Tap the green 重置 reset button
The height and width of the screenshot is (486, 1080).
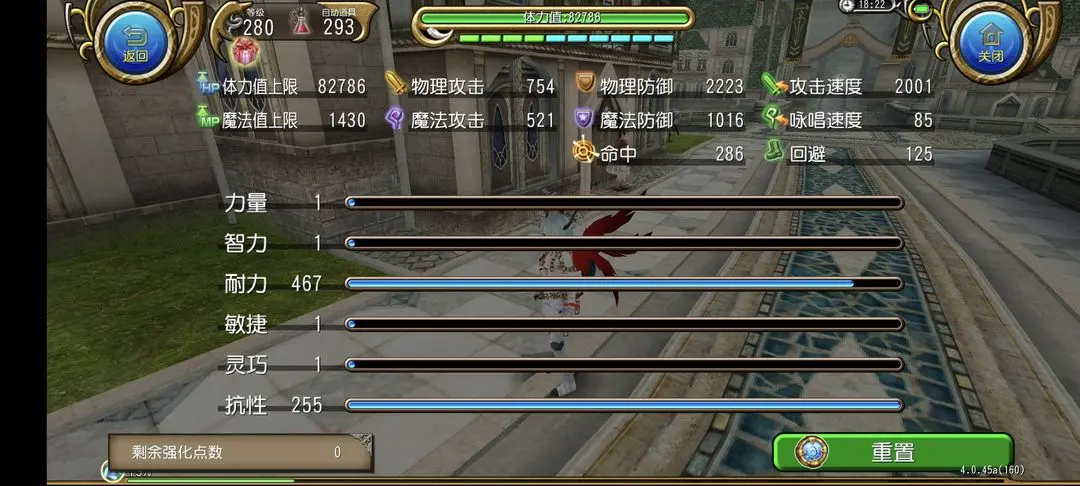(x=892, y=452)
